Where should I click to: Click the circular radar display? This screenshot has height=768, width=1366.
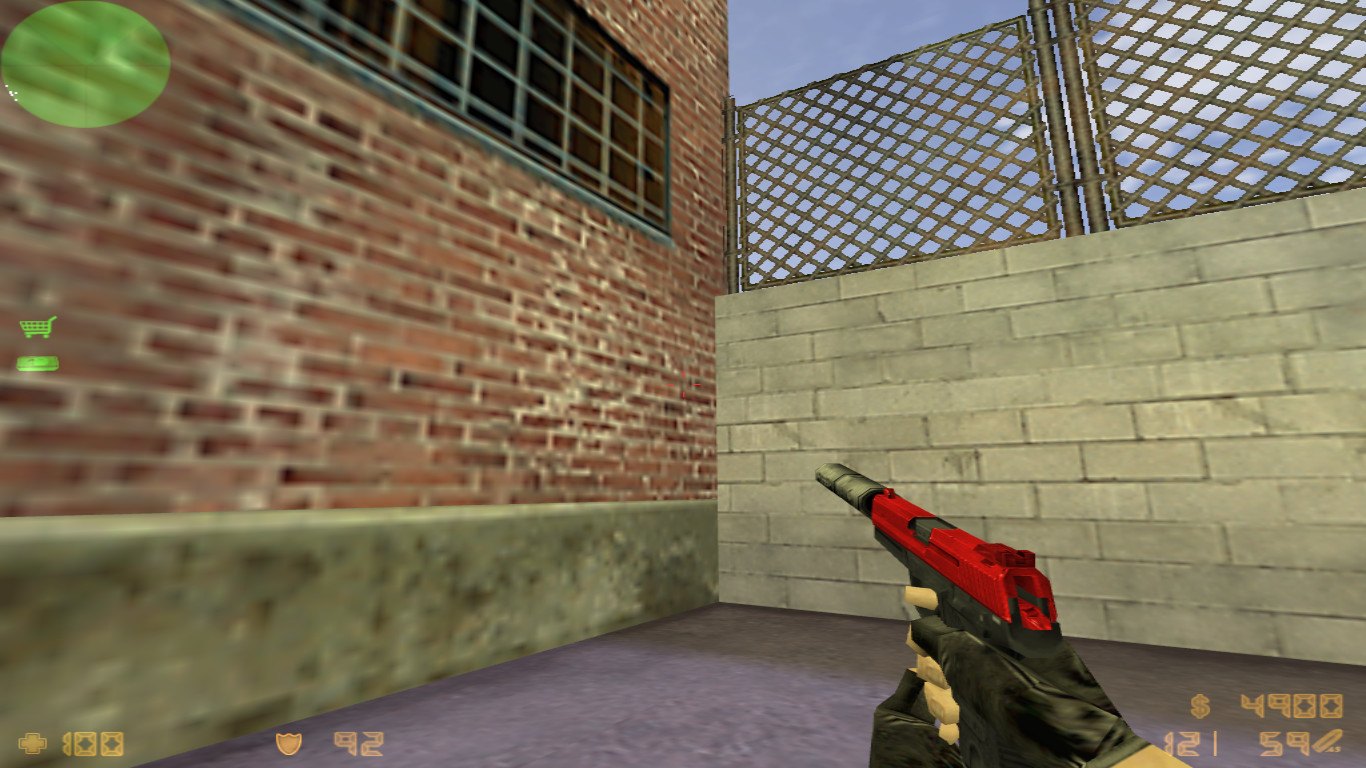pos(85,63)
